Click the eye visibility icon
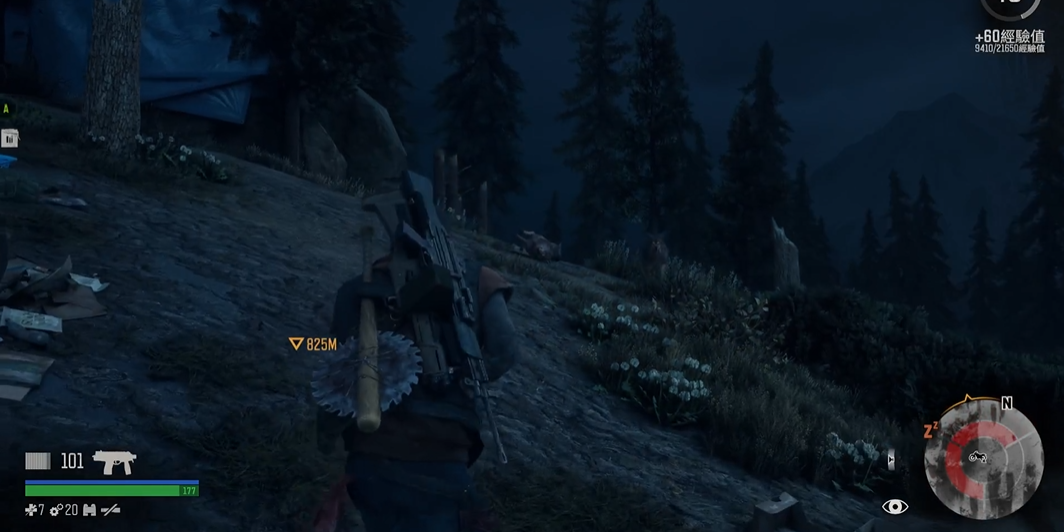Viewport: 1064px width, 532px height. (x=895, y=507)
